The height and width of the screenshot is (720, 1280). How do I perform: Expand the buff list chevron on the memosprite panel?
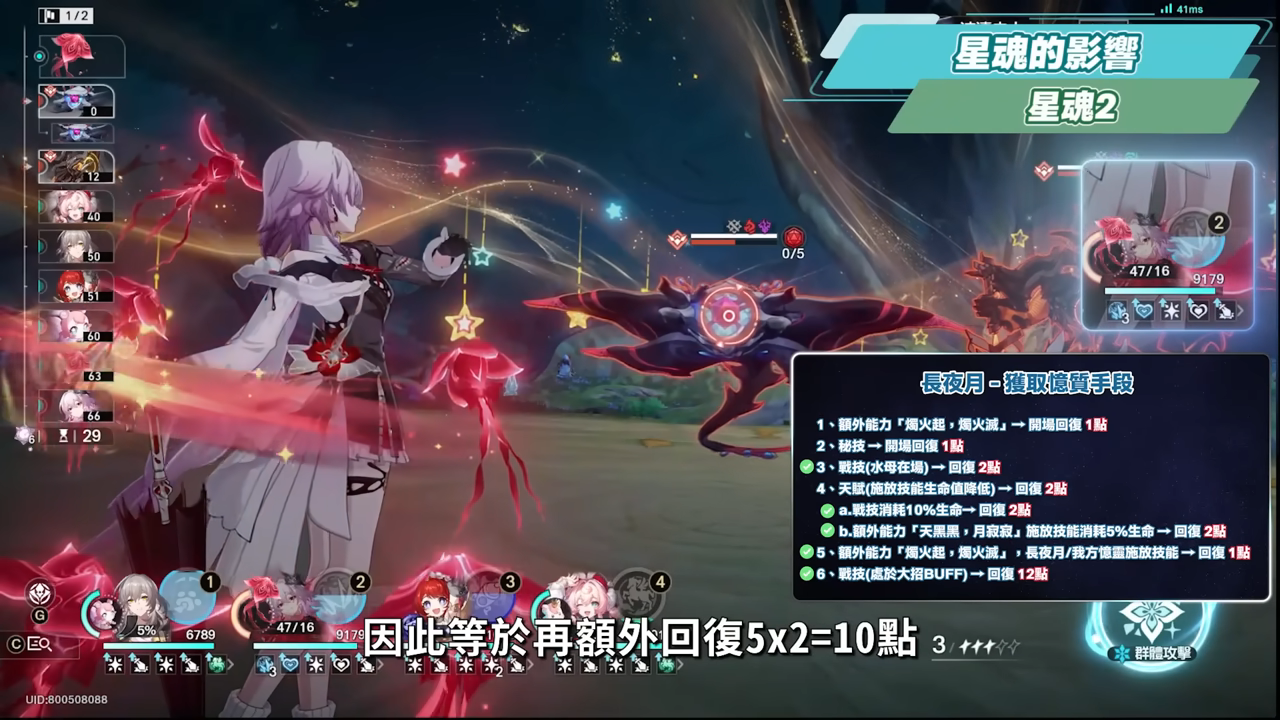(1240, 310)
